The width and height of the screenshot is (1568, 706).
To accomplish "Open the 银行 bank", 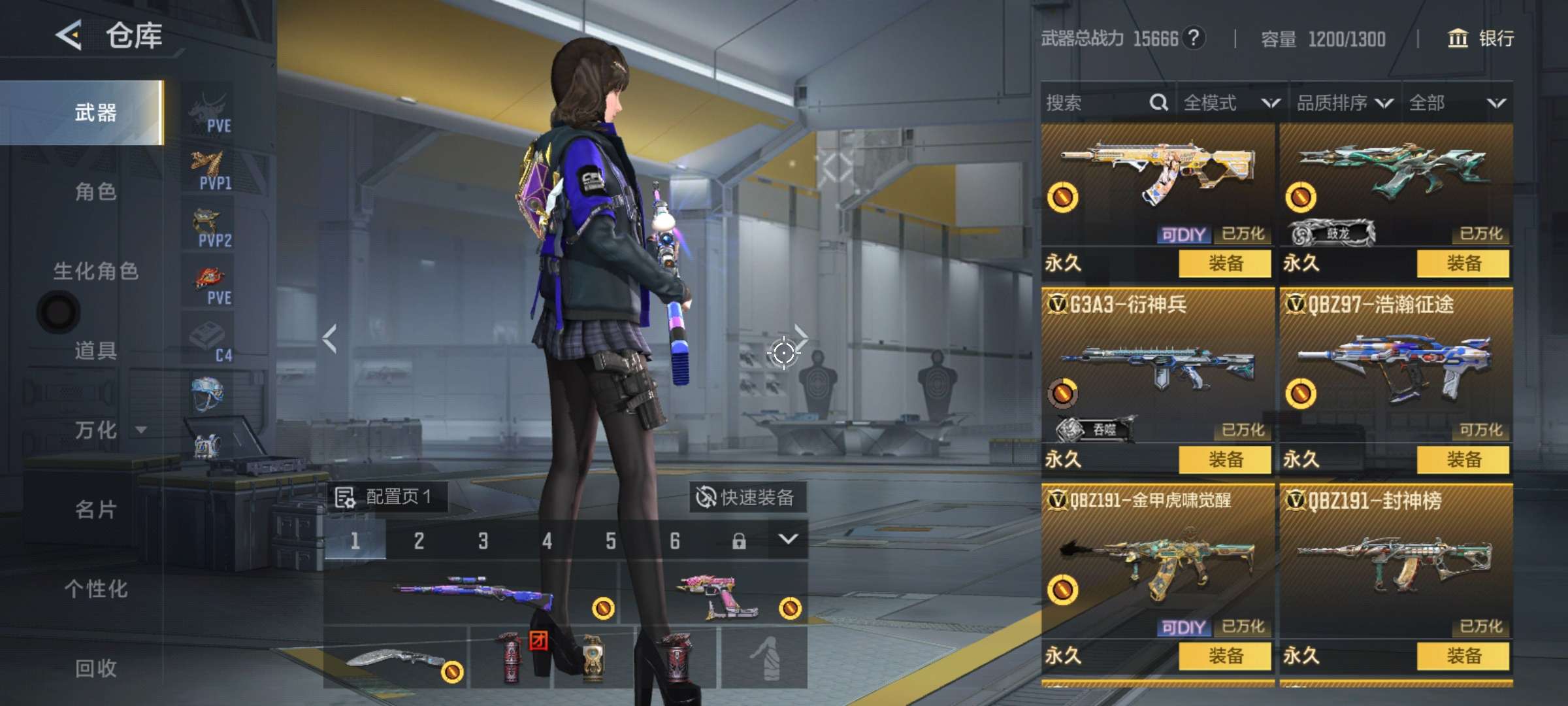I will tap(1480, 39).
